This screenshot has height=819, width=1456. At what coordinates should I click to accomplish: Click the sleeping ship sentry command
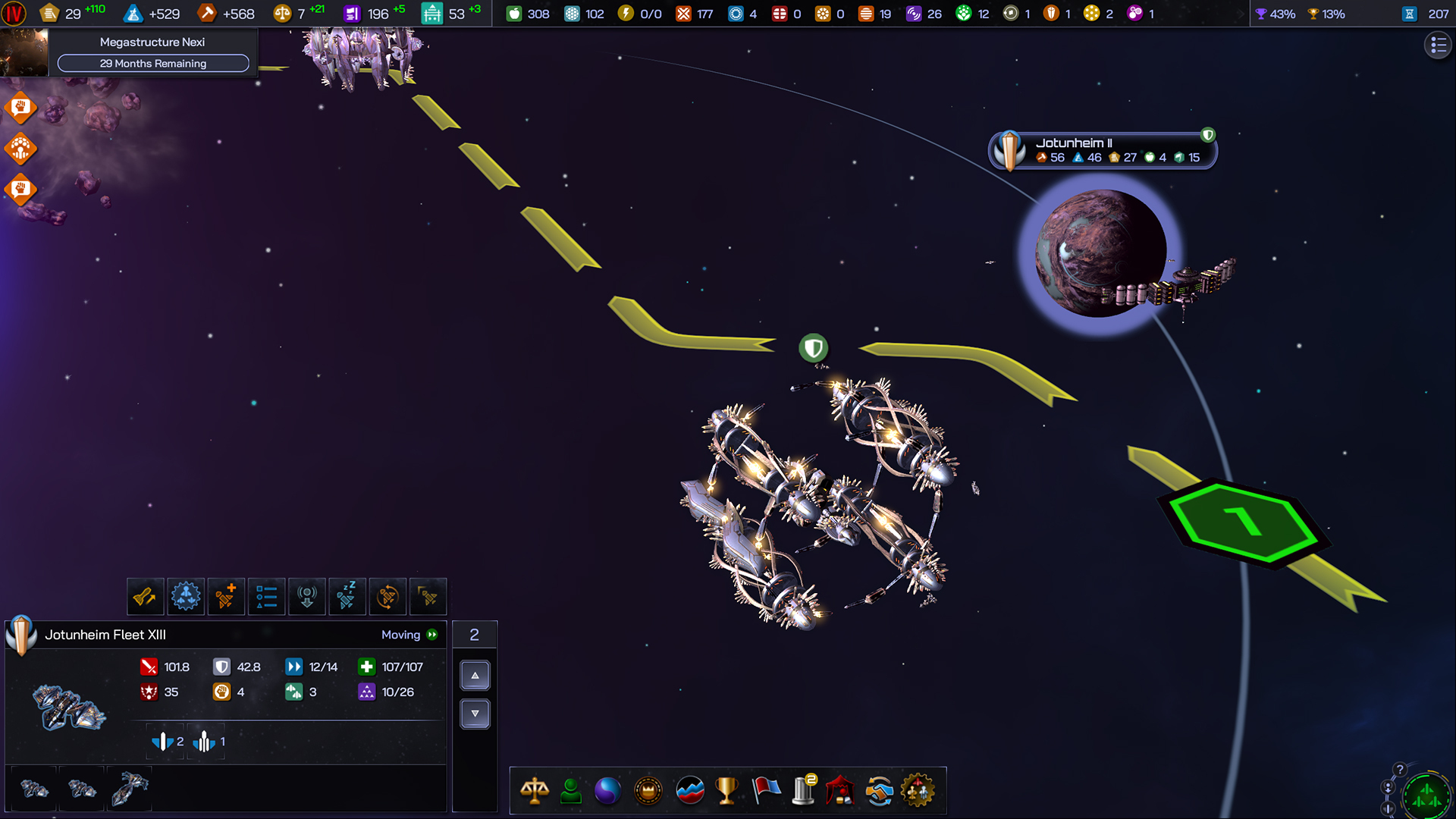pos(347,597)
